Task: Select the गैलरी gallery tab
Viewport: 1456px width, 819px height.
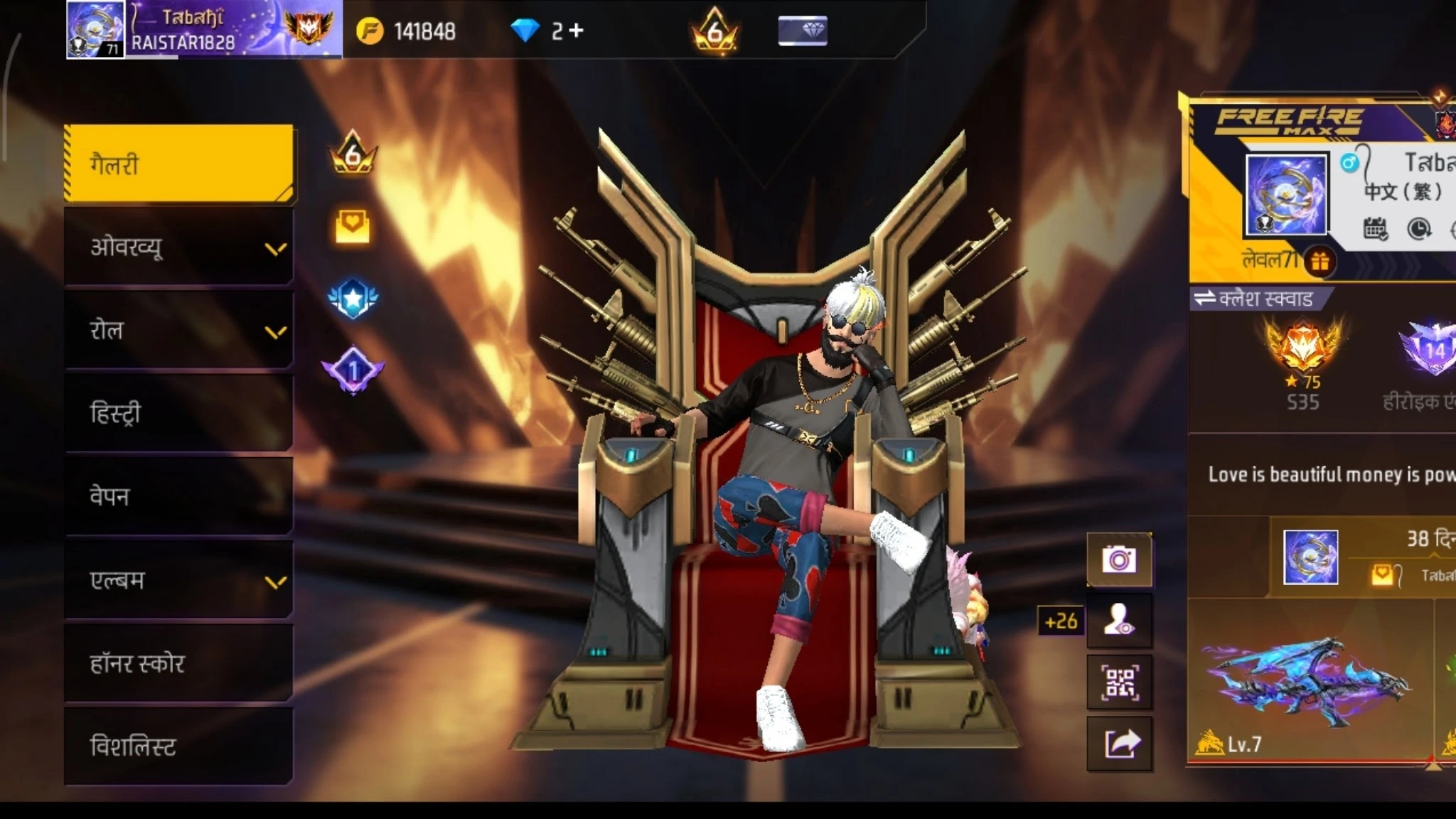Action: click(x=178, y=164)
